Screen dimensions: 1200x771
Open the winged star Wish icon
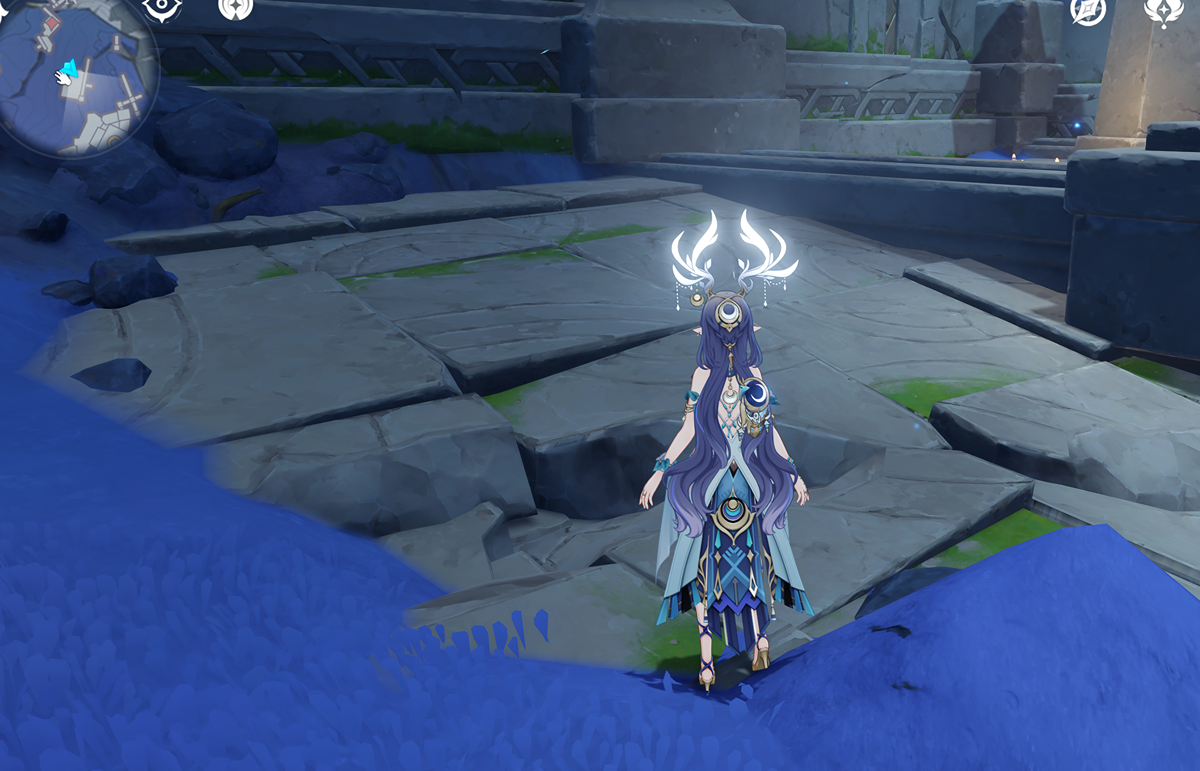1164,10
